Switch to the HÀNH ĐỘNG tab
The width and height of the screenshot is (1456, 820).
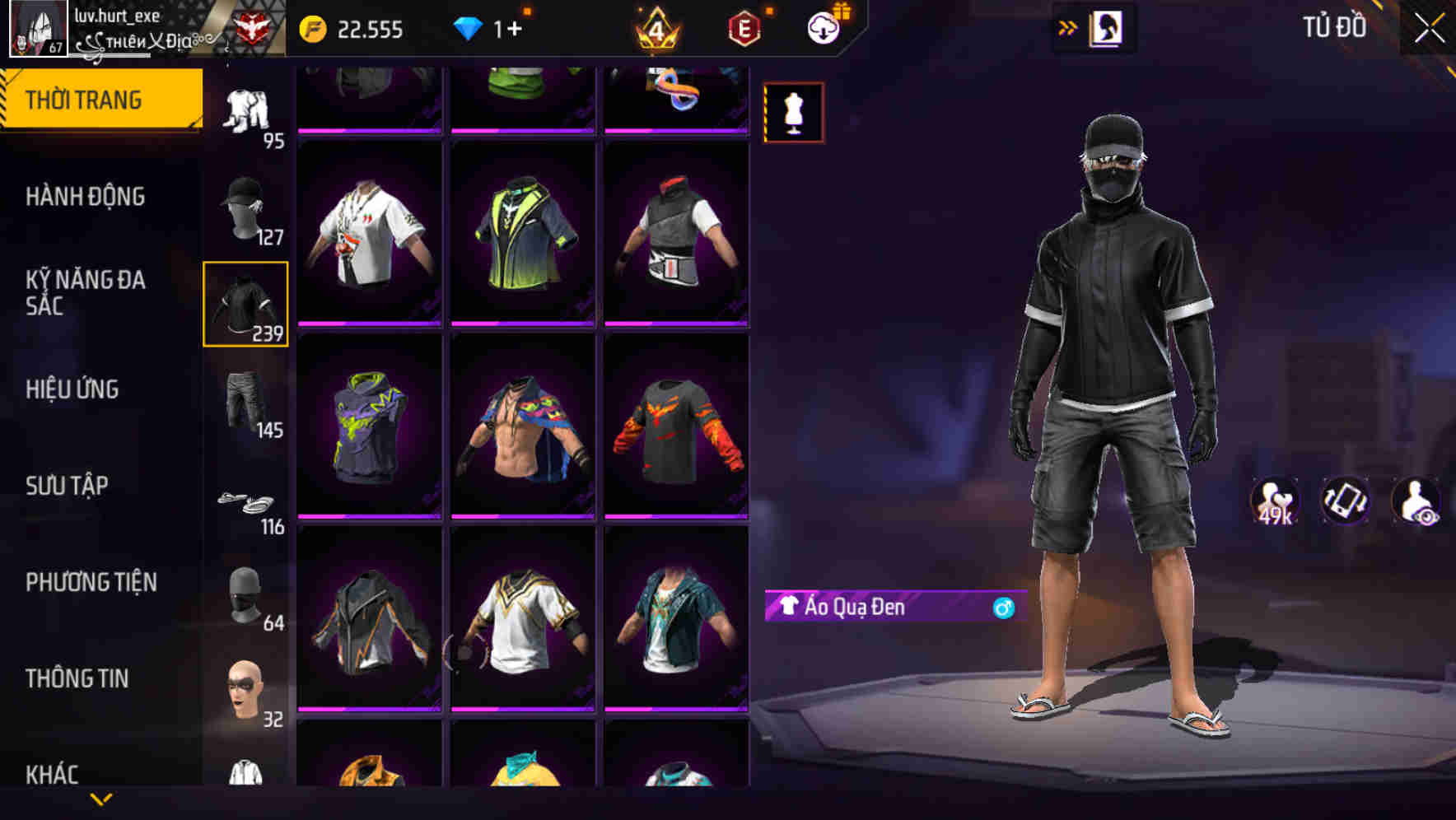(85, 198)
